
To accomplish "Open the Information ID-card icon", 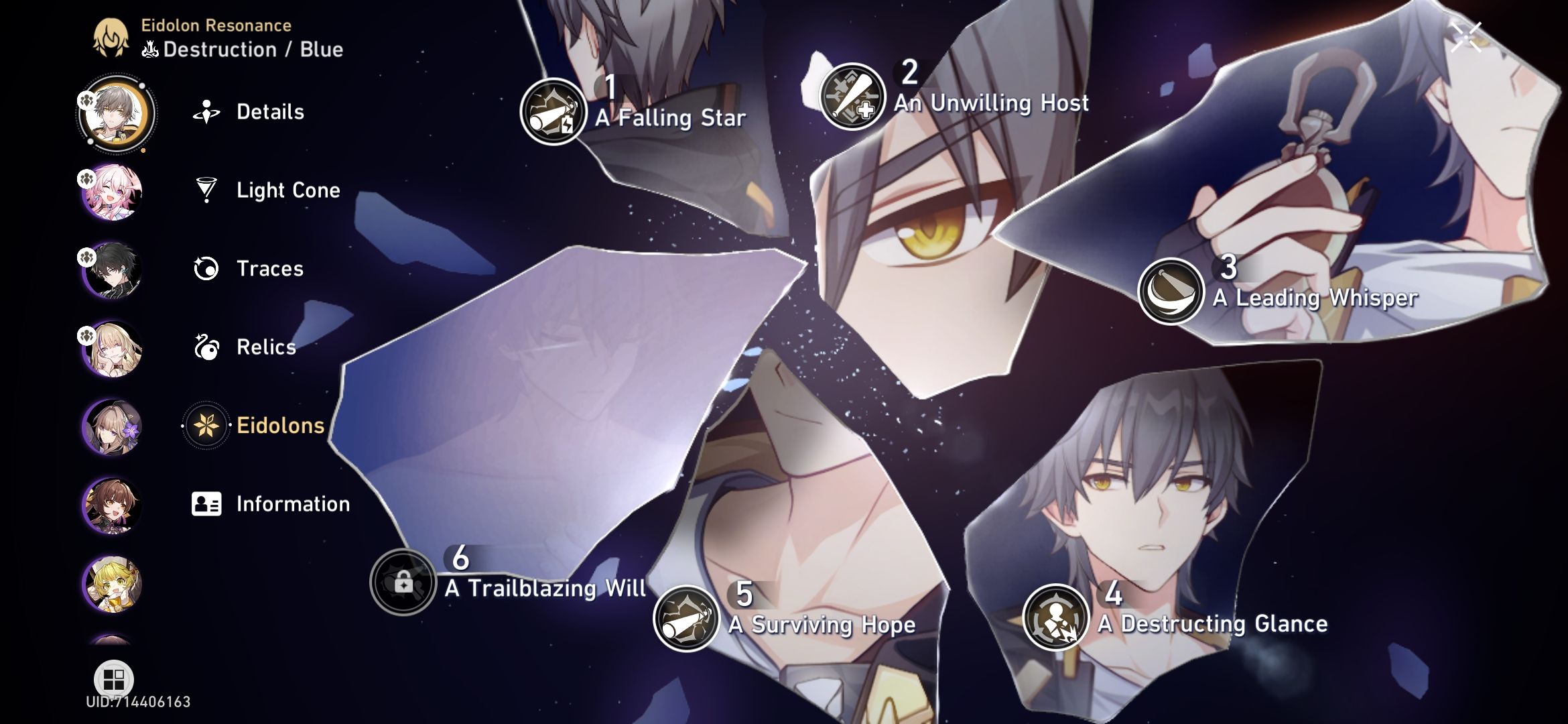I will [x=207, y=503].
